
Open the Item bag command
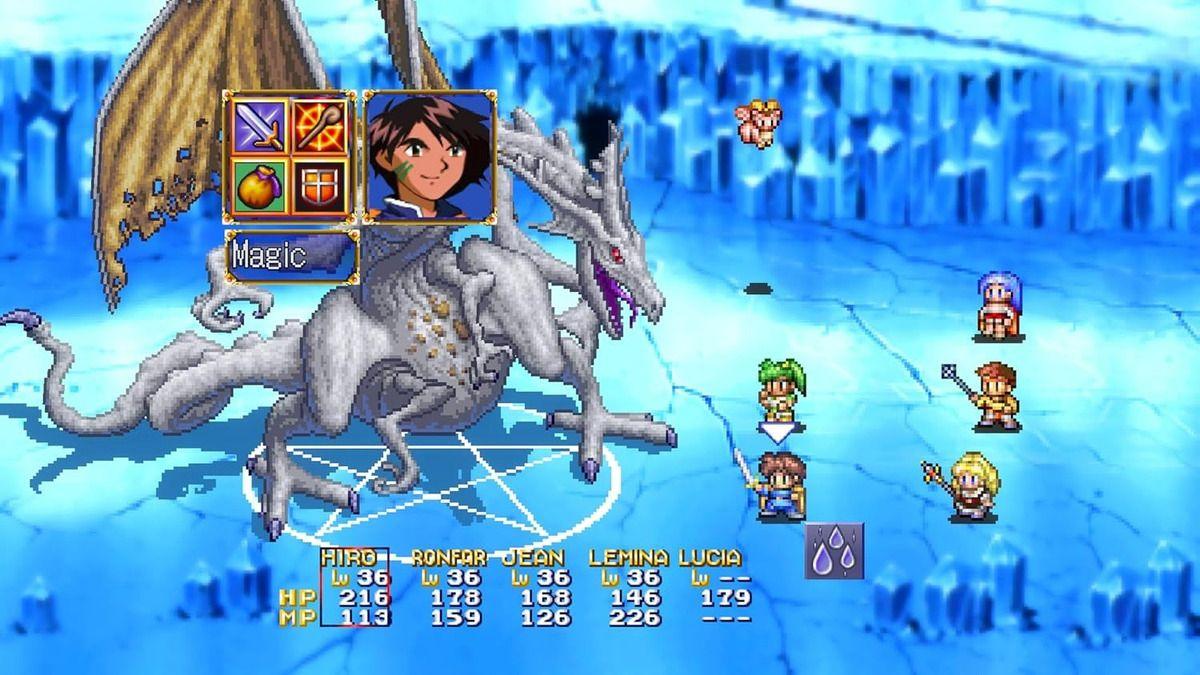tap(260, 186)
